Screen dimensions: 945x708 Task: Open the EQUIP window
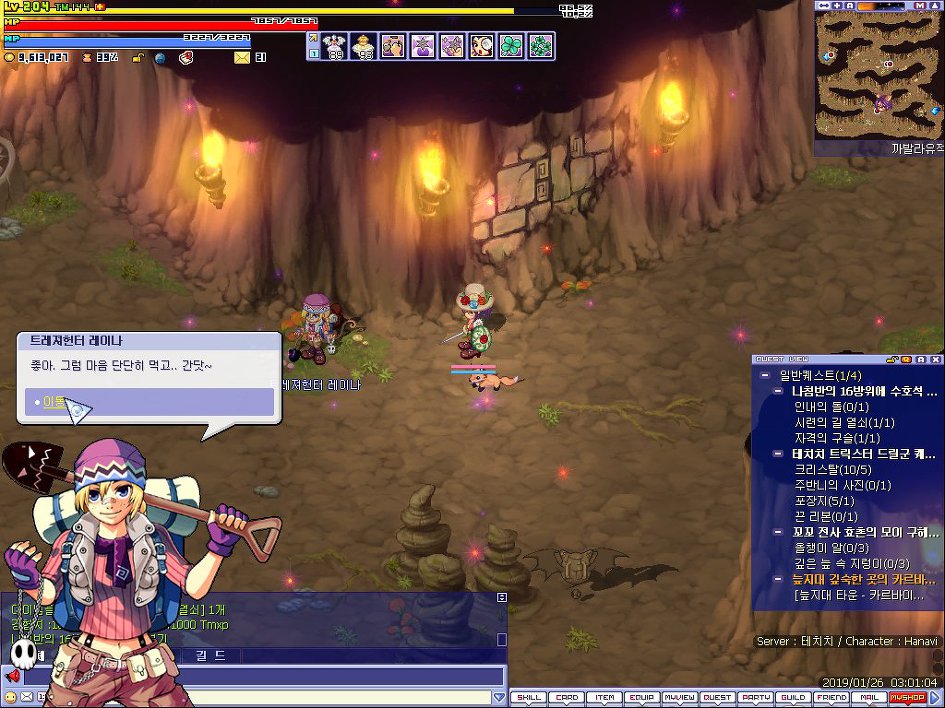click(x=641, y=697)
